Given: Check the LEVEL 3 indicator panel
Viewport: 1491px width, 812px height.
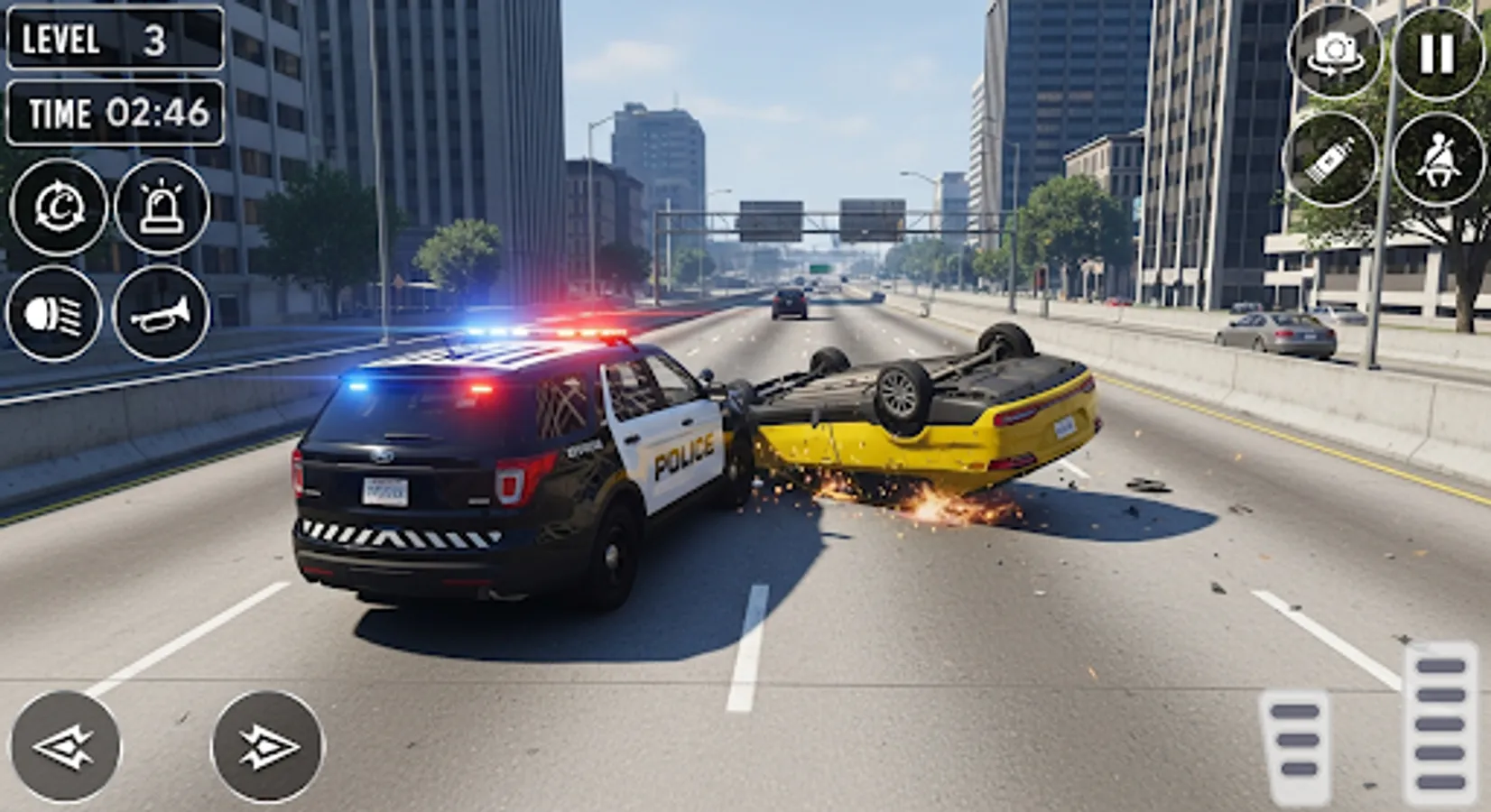Looking at the screenshot, I should [x=113, y=41].
